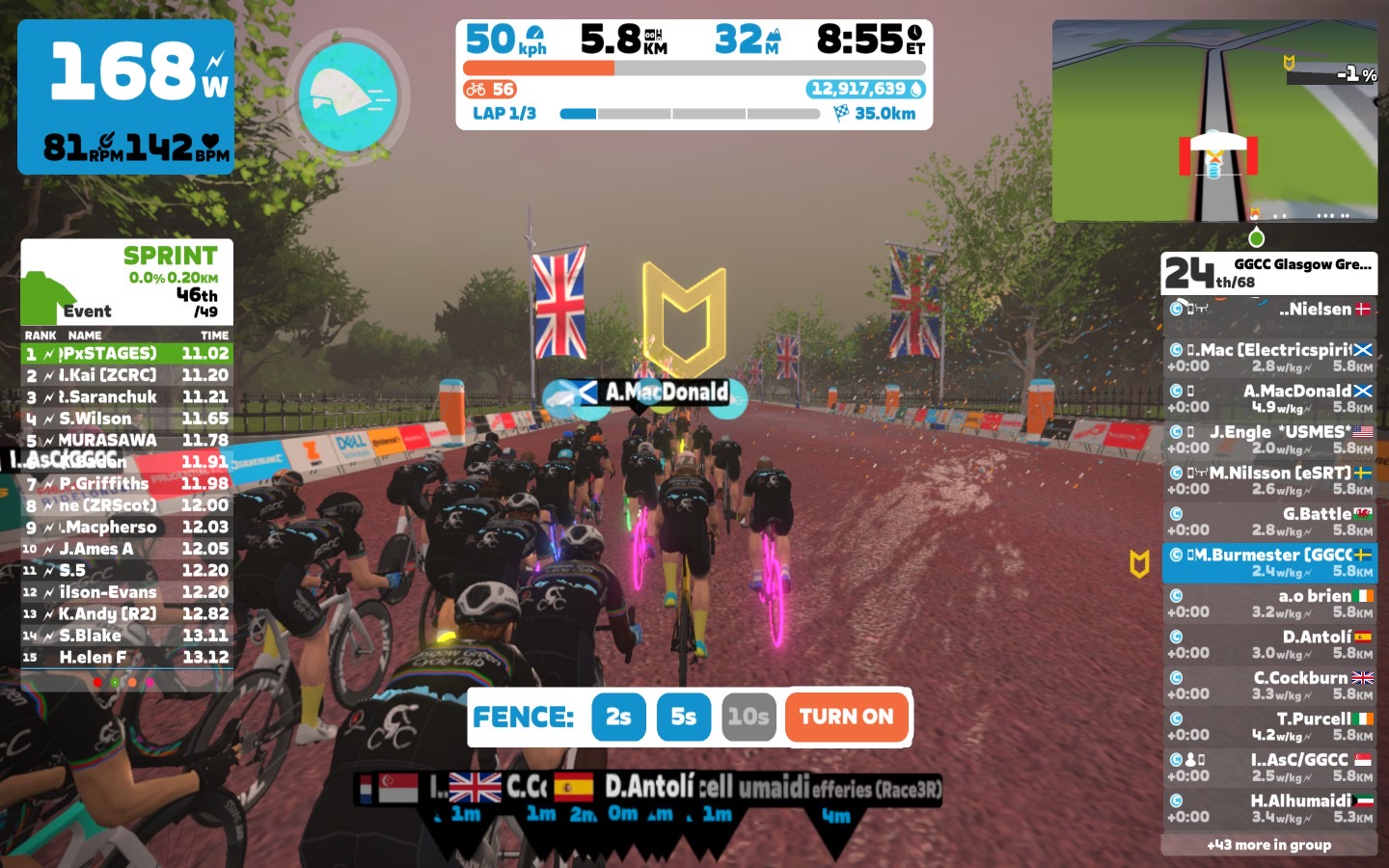Select C.Cockburn rider row

click(1269, 686)
